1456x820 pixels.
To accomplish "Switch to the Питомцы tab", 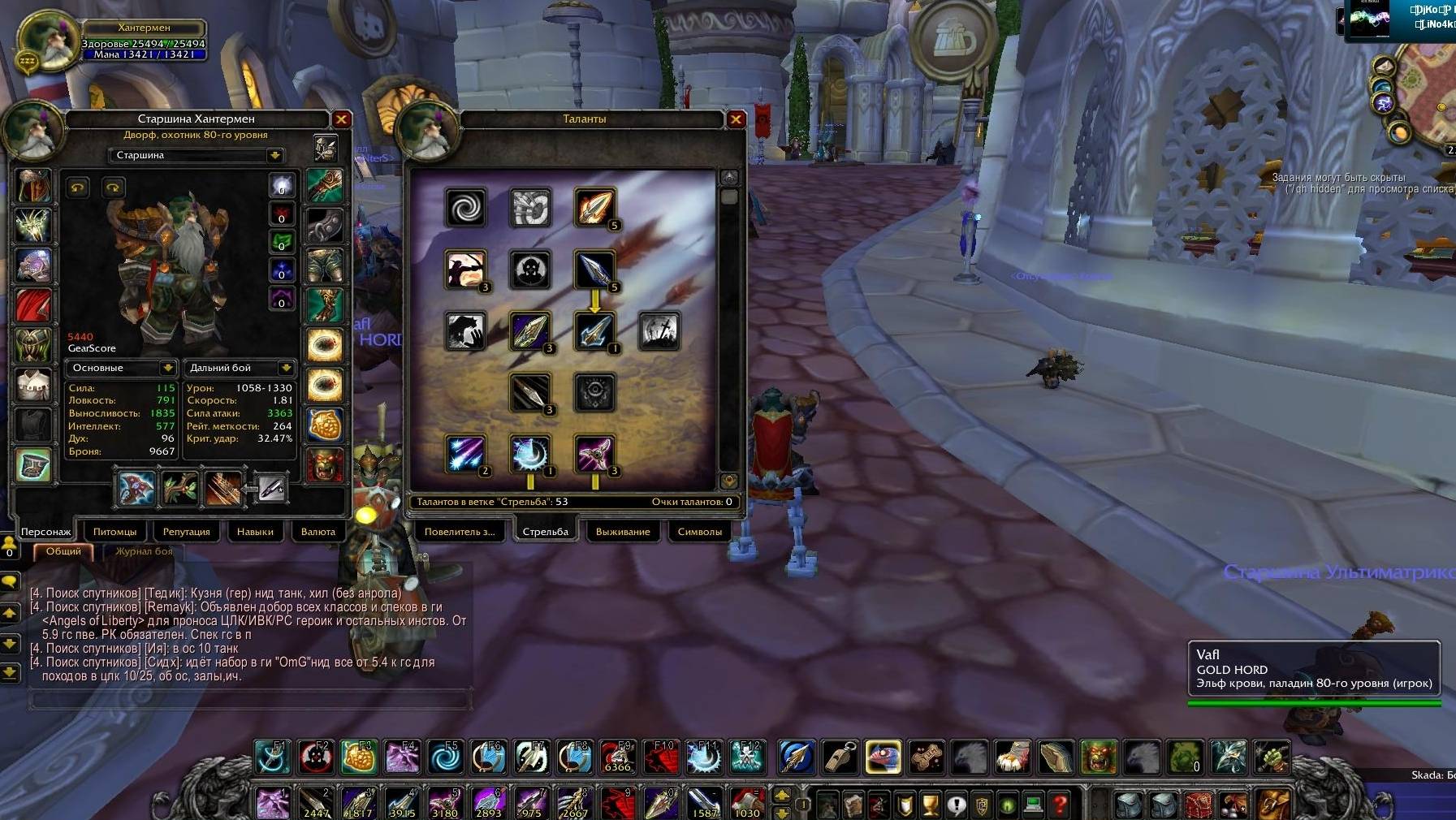I will point(114,532).
